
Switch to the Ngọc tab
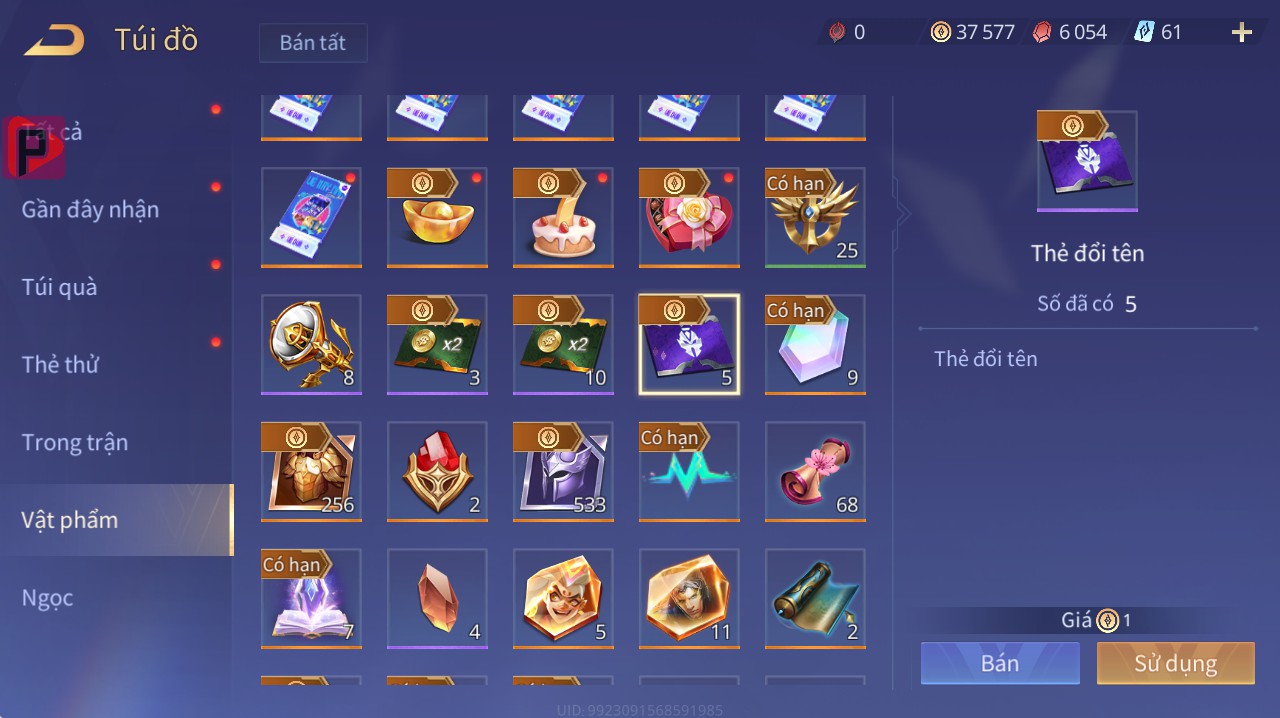click(48, 598)
